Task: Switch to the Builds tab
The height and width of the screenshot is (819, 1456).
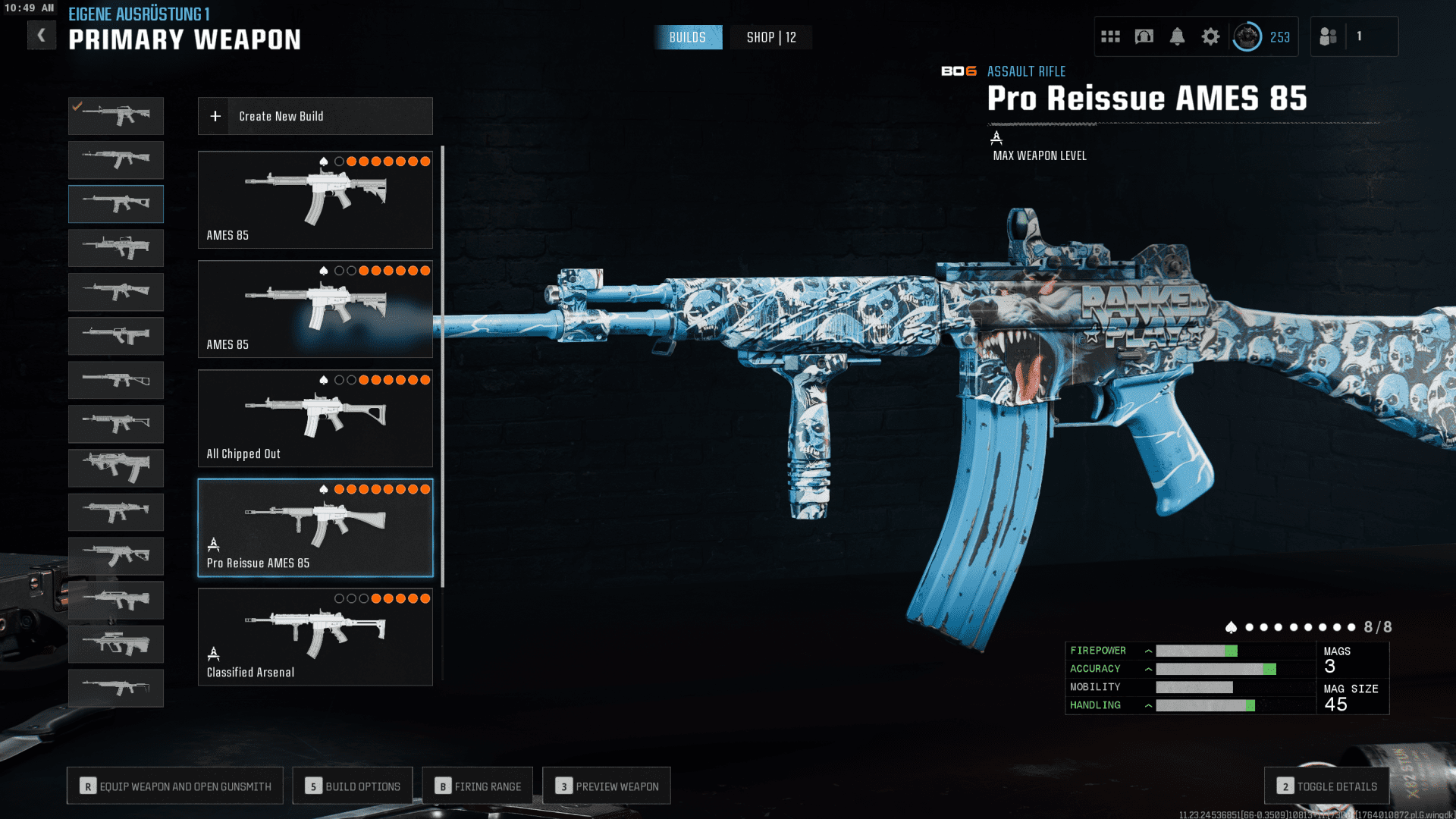Action: click(x=687, y=37)
